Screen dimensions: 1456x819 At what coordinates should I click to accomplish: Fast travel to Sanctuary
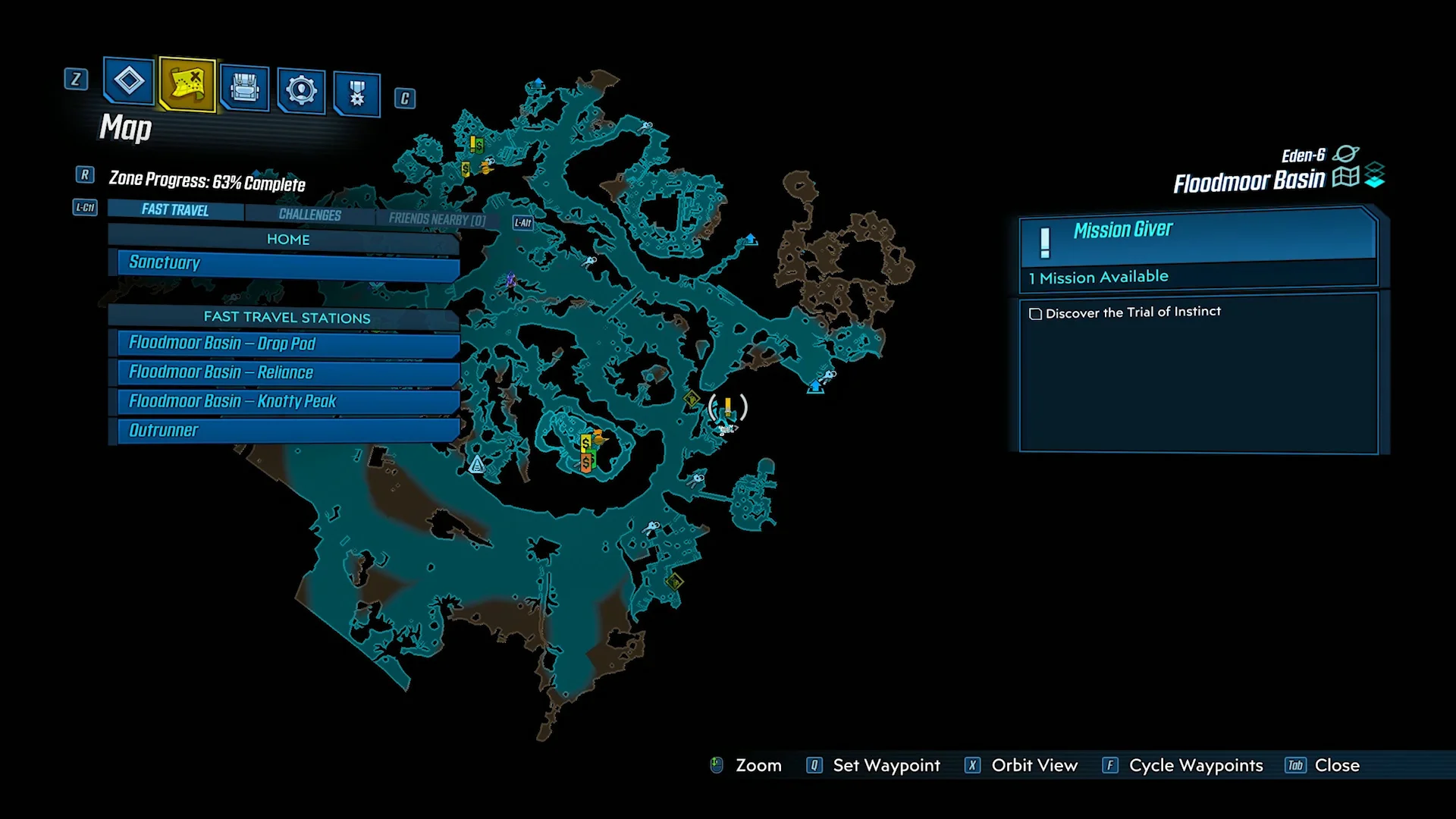point(288,264)
